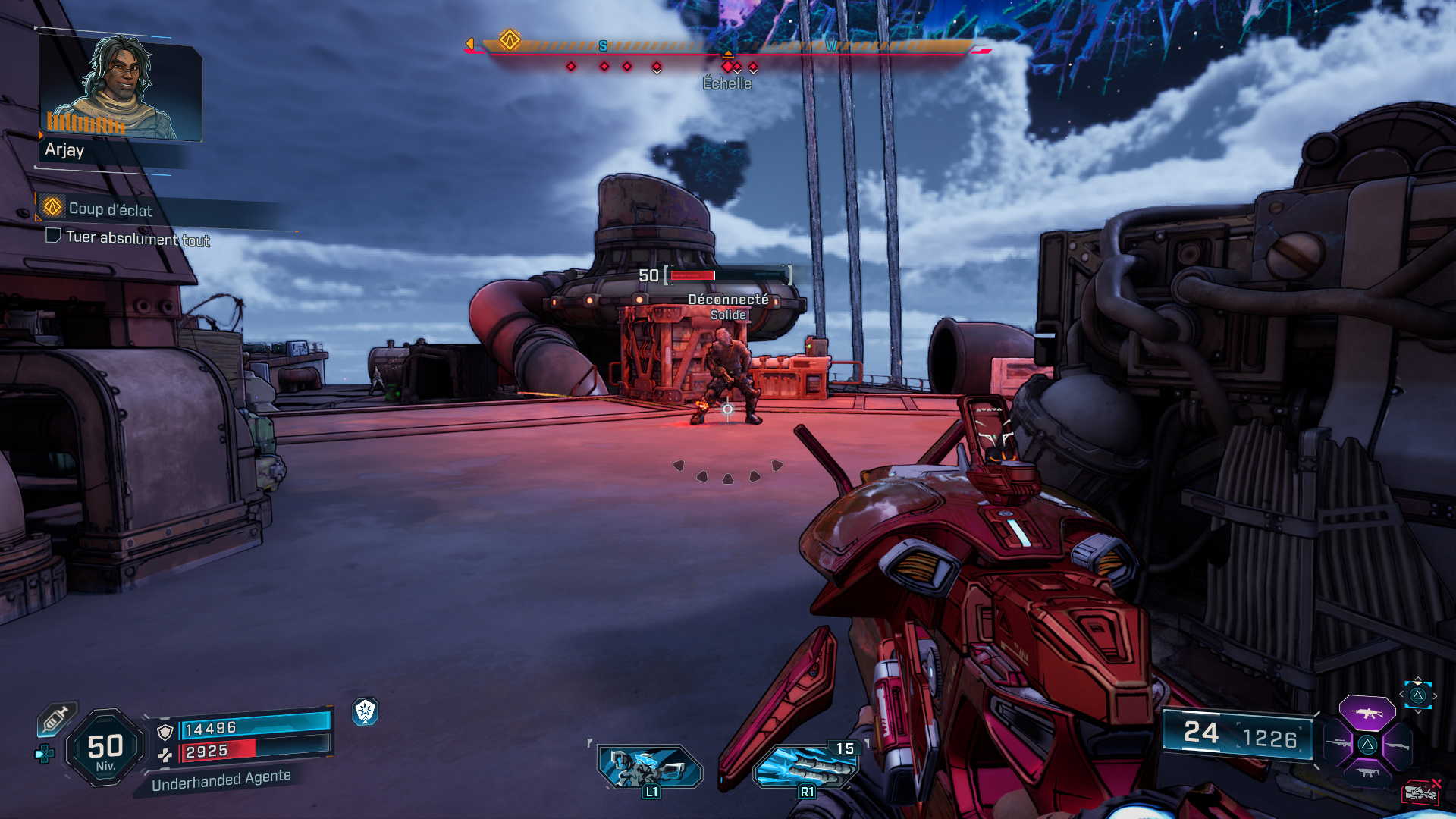The image size is (1456, 819).
Task: Select Arjay's character portrait
Action: (120, 87)
